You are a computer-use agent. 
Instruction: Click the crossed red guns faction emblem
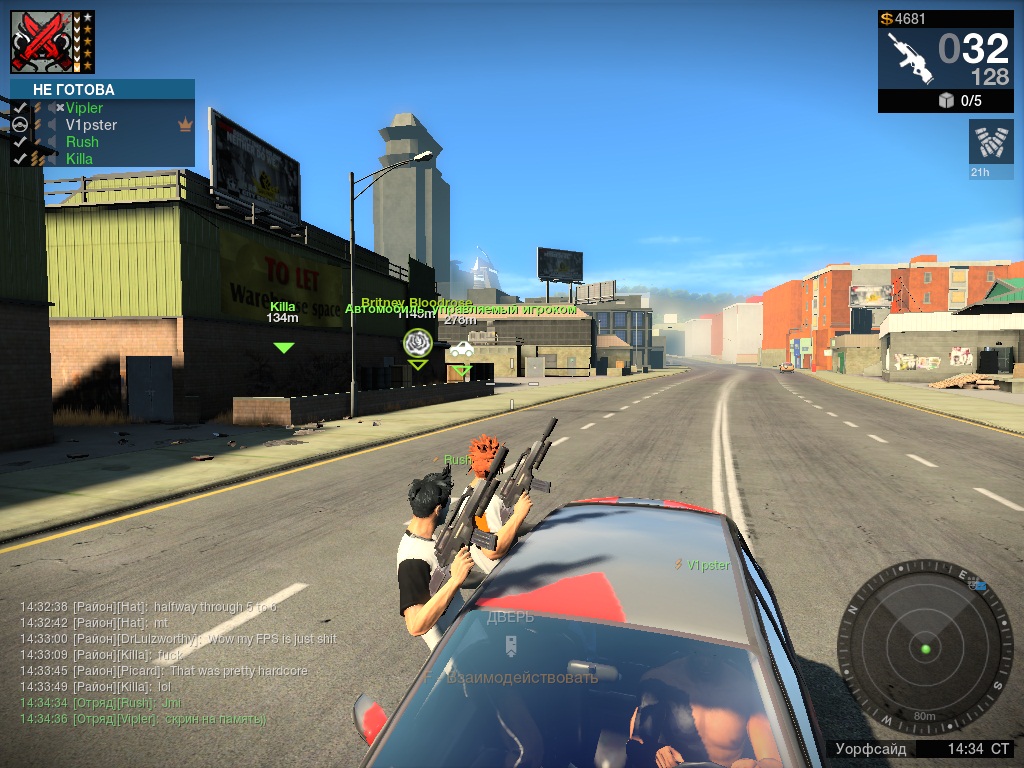coord(39,42)
